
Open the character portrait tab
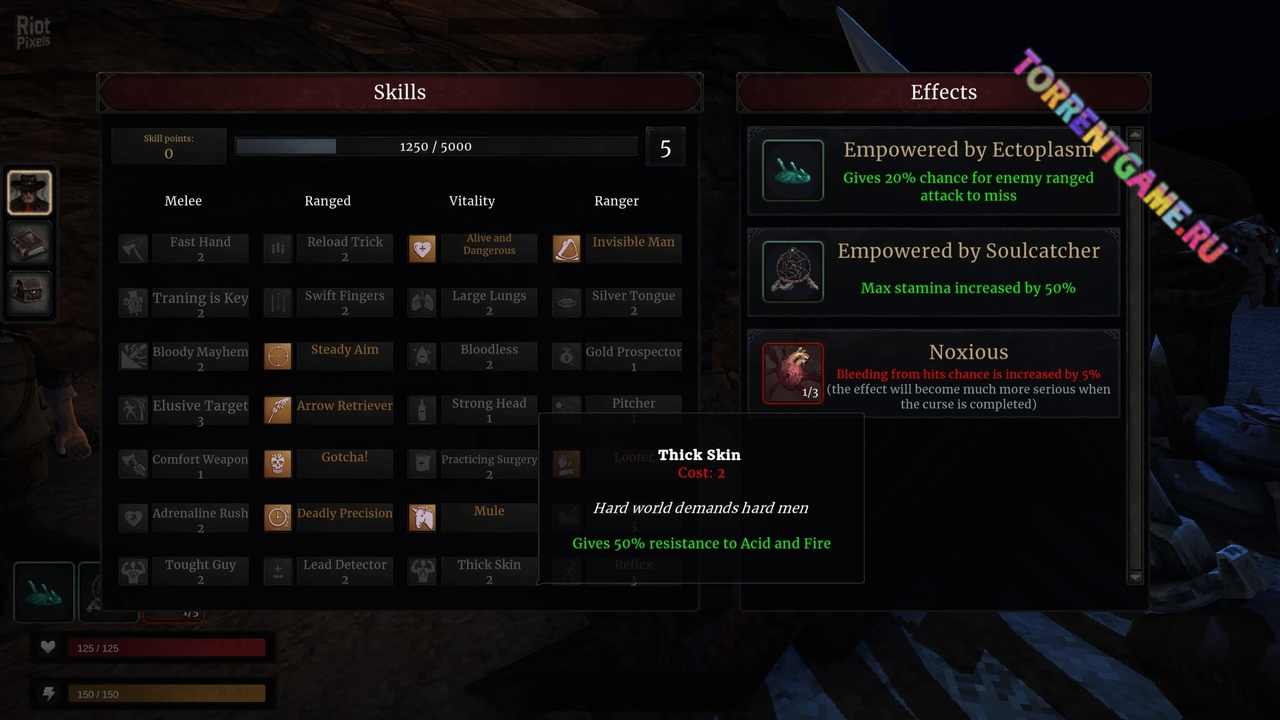(x=30, y=192)
